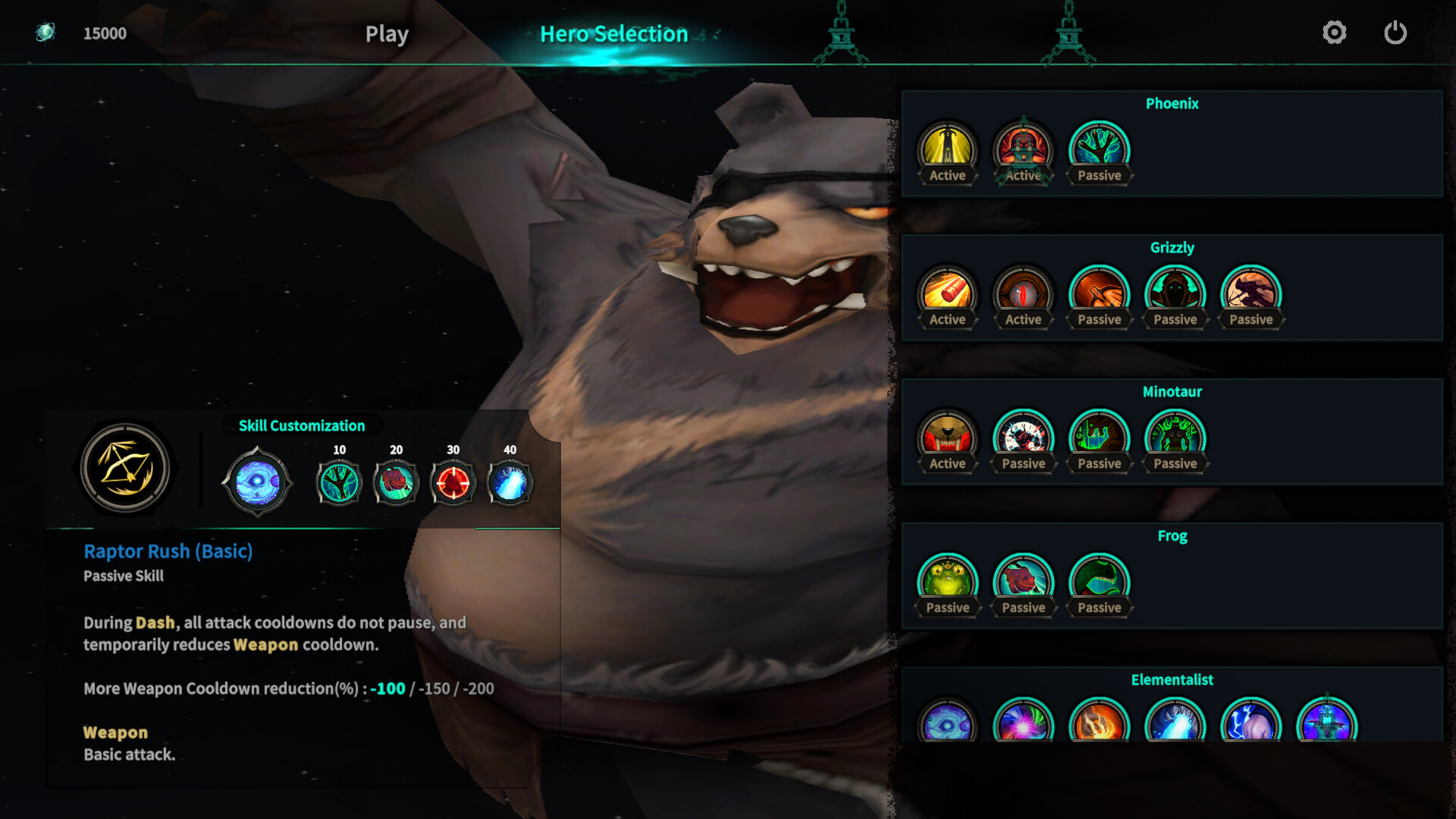This screenshot has width=1456, height=819.
Task: Toggle the level 30 red target skill slot
Action: [453, 482]
